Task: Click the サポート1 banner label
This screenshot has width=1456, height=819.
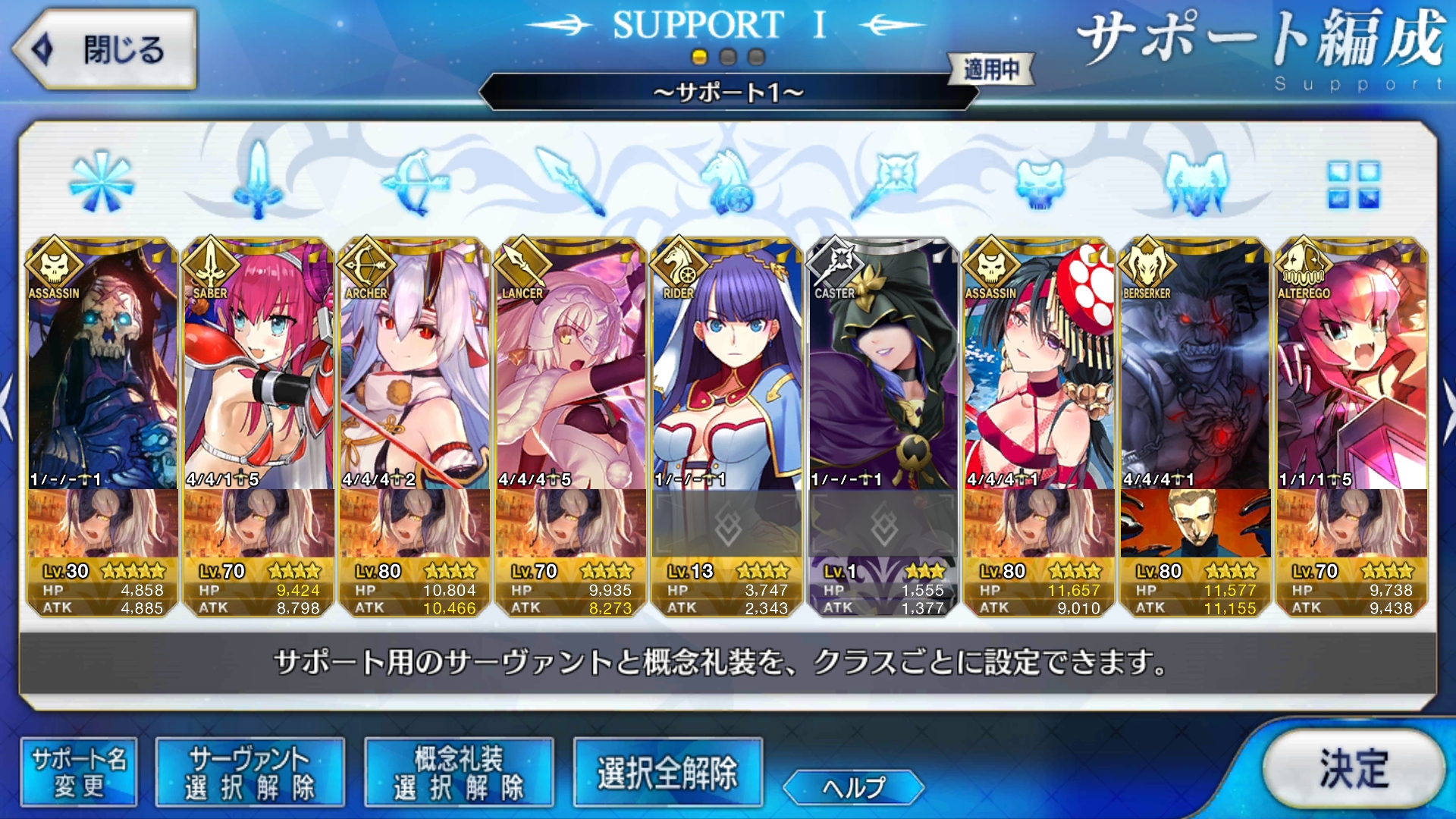Action: point(727,94)
